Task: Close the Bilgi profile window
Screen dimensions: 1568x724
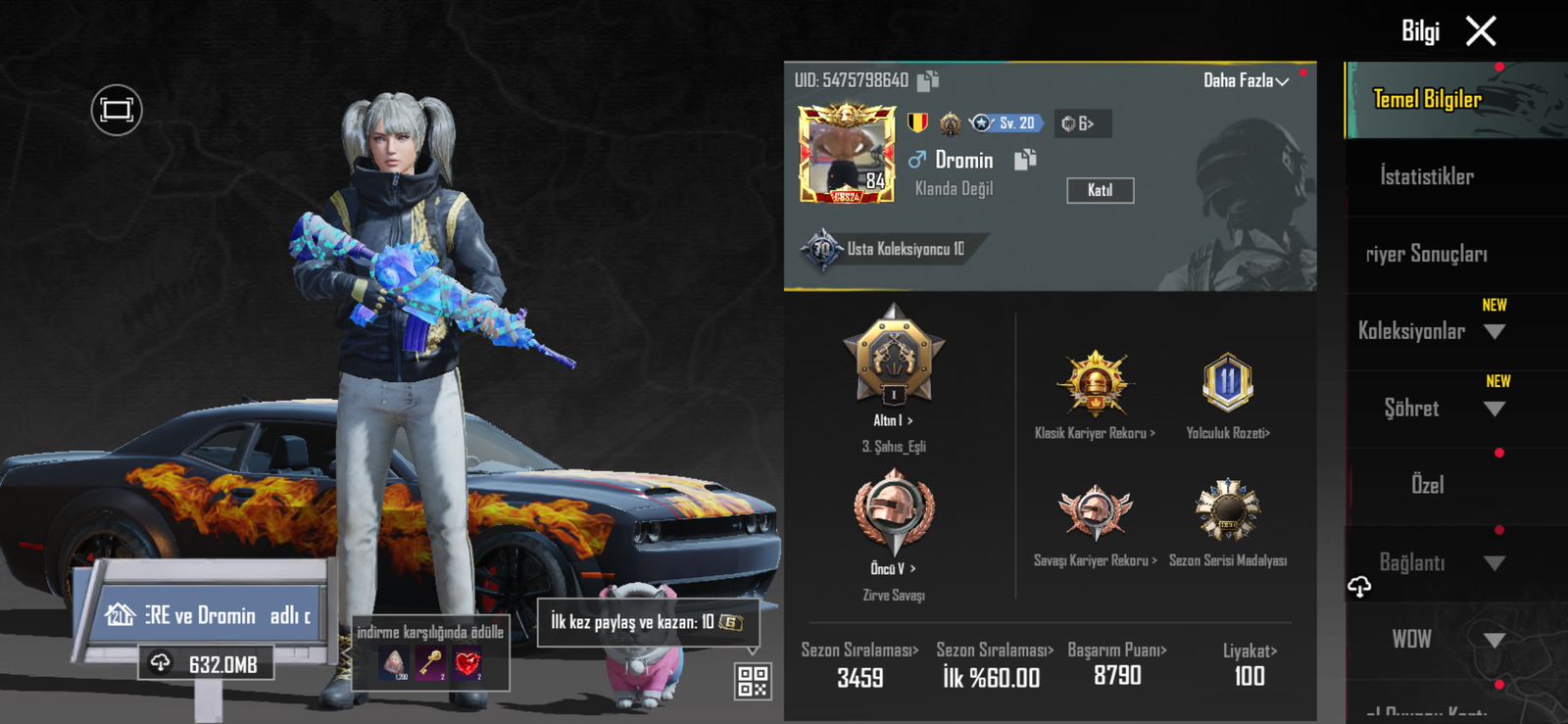Action: 1481,31
